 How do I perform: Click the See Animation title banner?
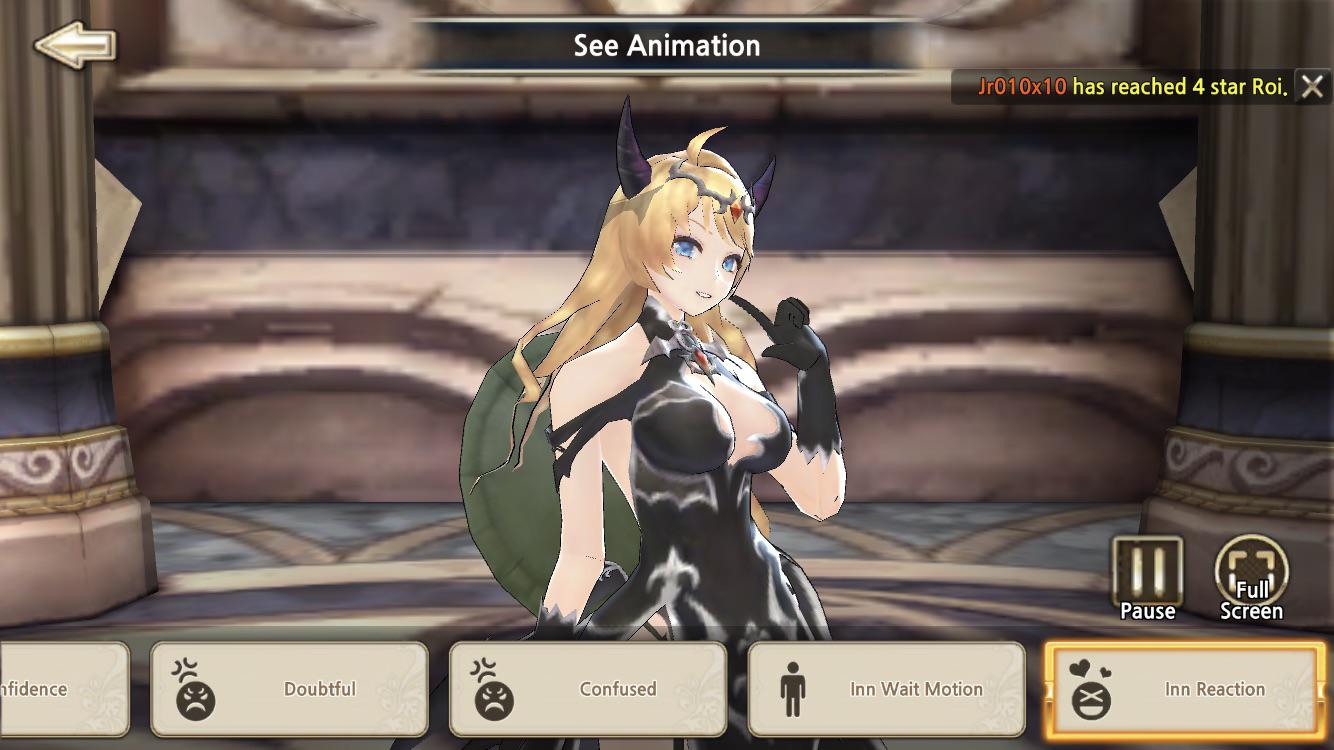pos(665,44)
